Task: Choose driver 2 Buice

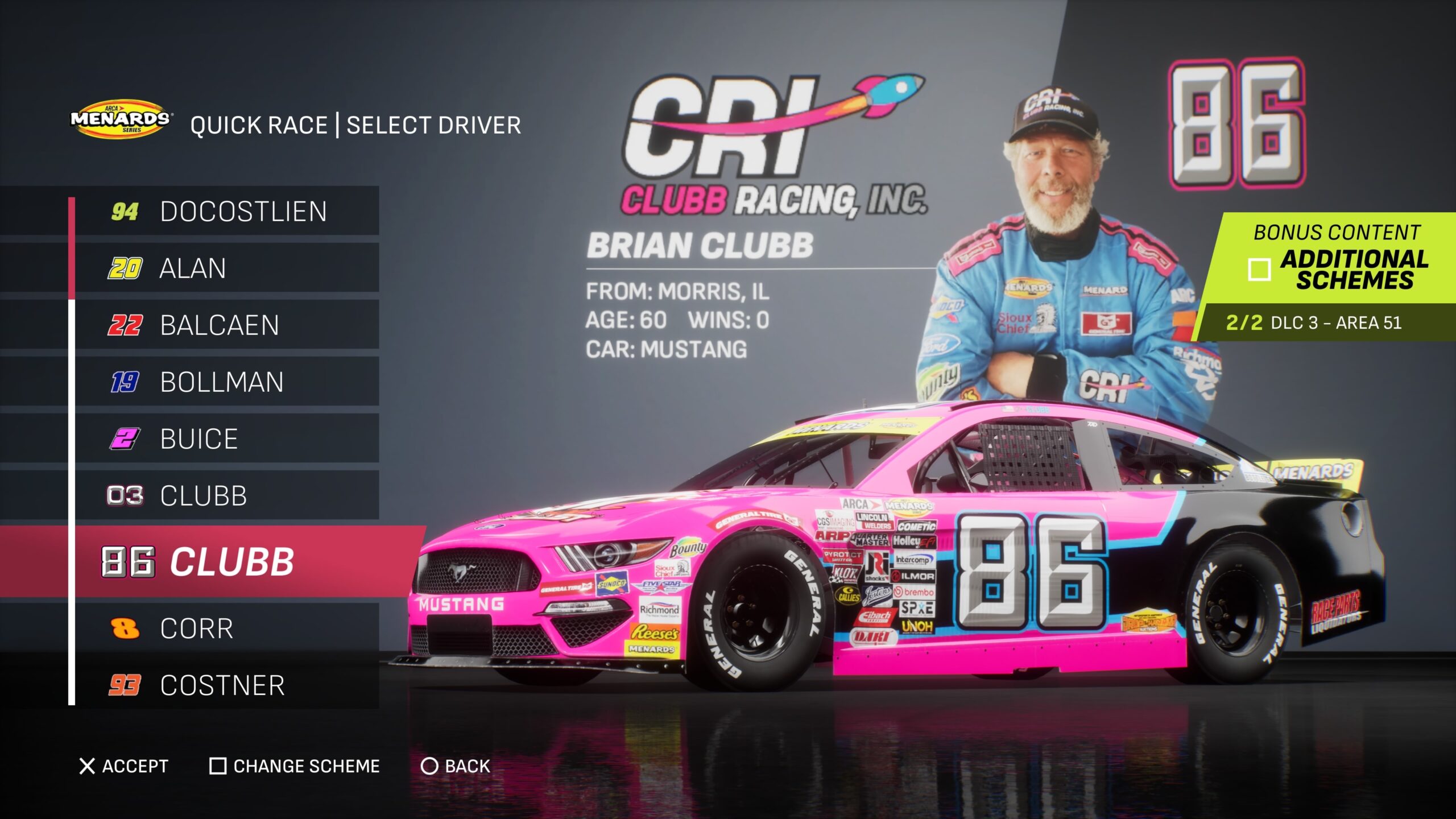Action: pyautogui.click(x=227, y=439)
